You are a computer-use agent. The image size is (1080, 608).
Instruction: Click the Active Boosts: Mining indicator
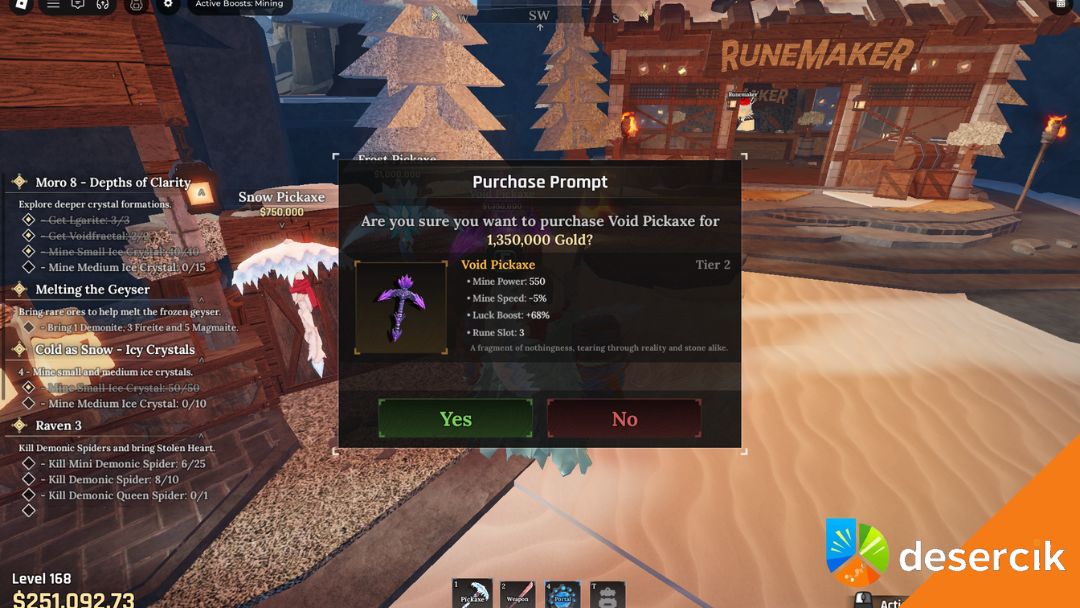click(x=239, y=5)
